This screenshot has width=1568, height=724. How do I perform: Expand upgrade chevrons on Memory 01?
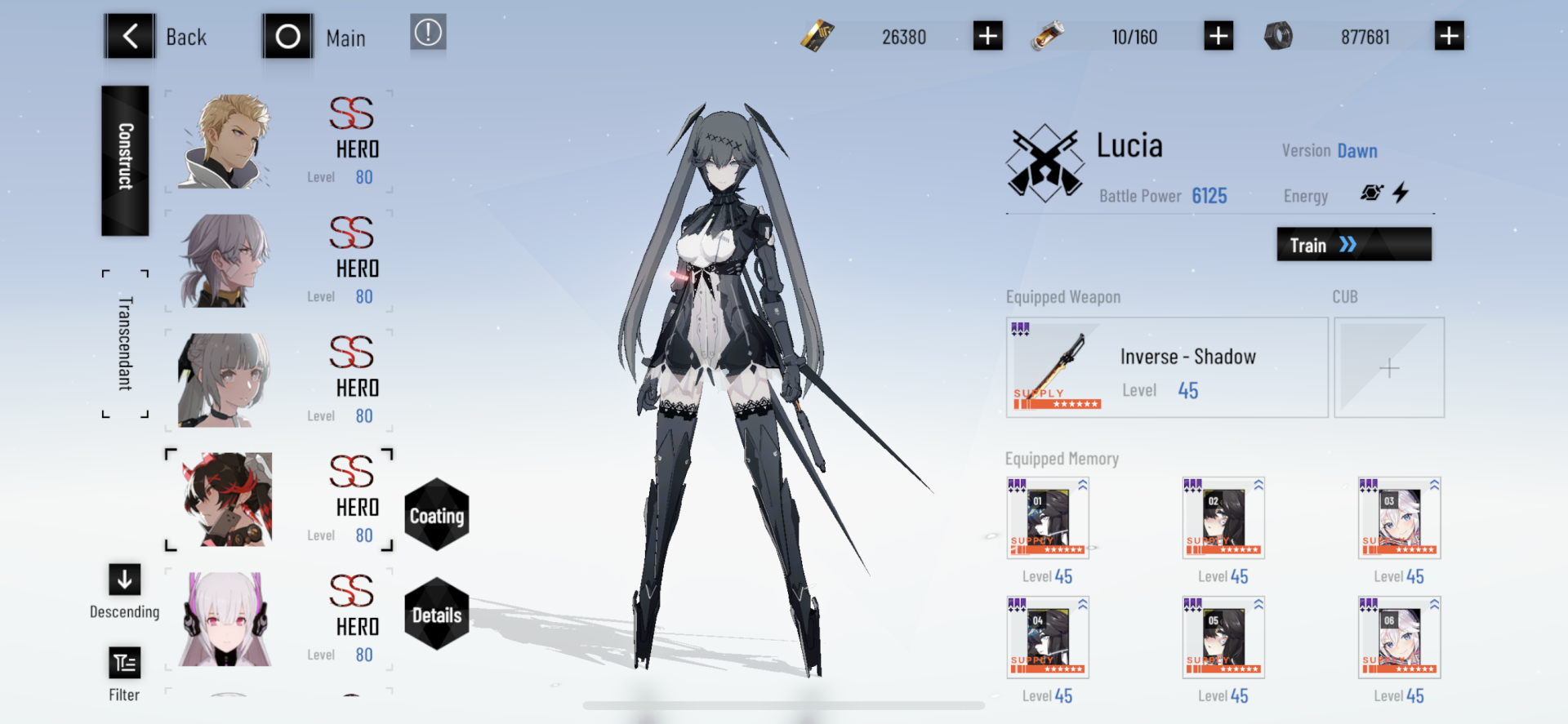pyautogui.click(x=1081, y=485)
